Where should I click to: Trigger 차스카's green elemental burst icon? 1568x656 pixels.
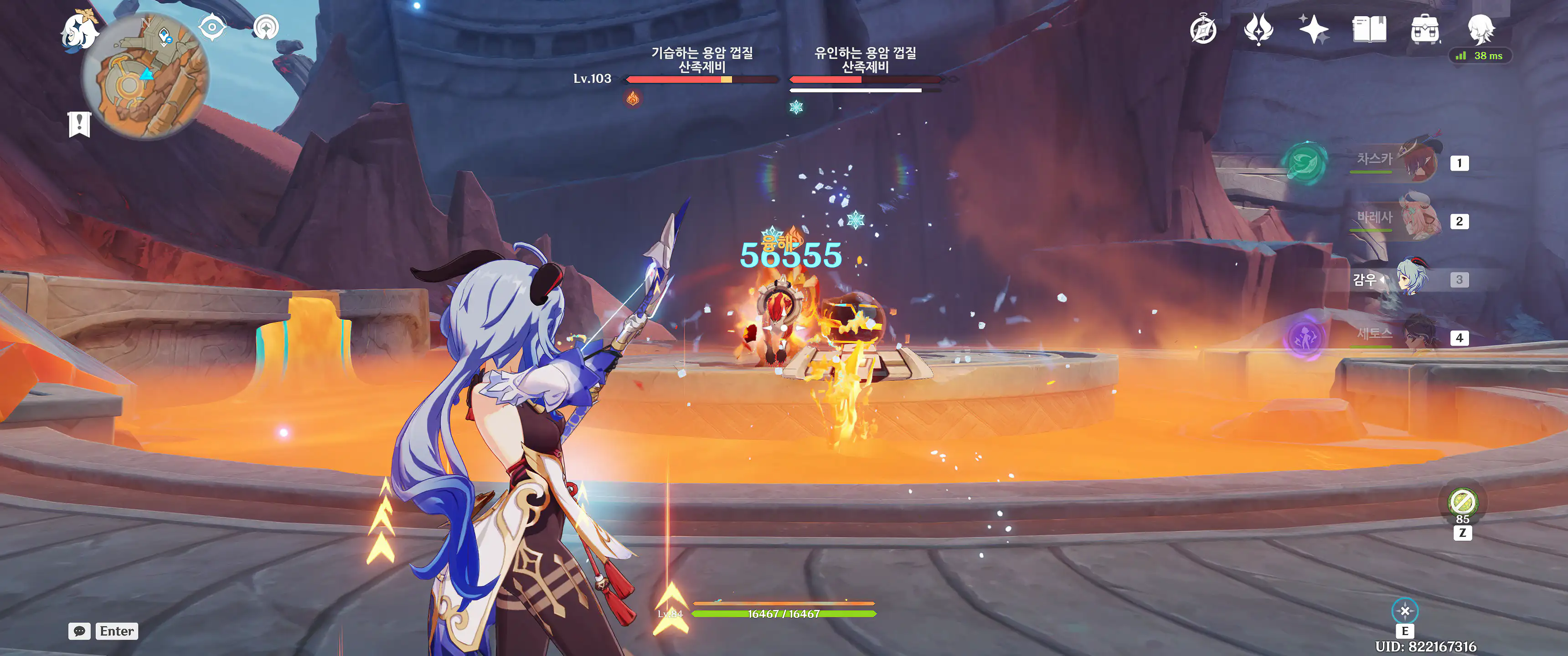(x=1305, y=162)
